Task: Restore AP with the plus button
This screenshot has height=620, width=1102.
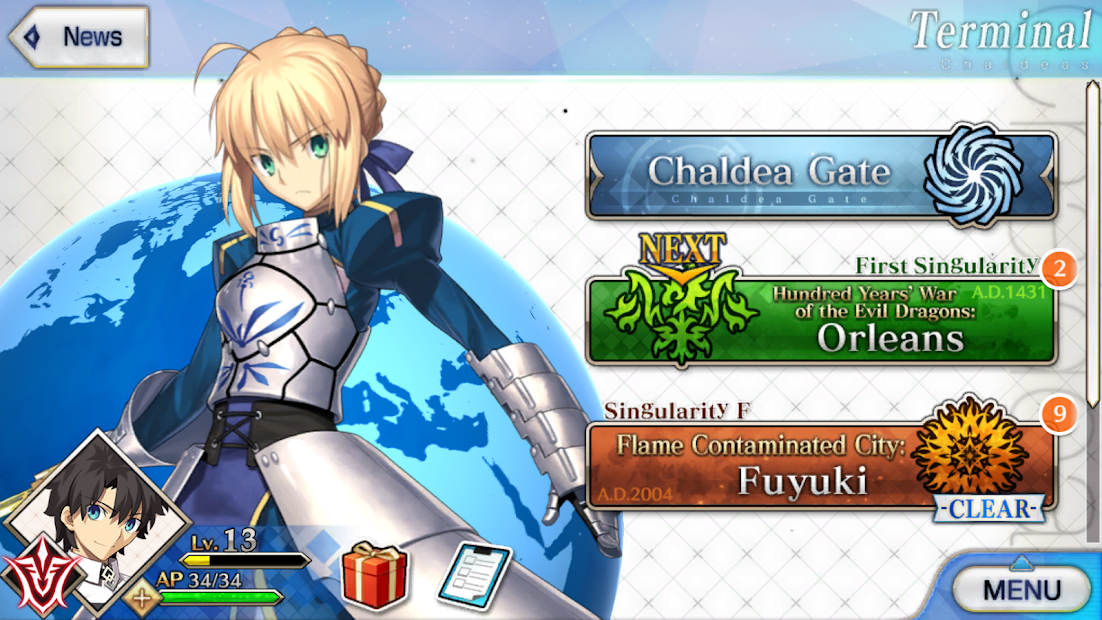Action: (141, 599)
